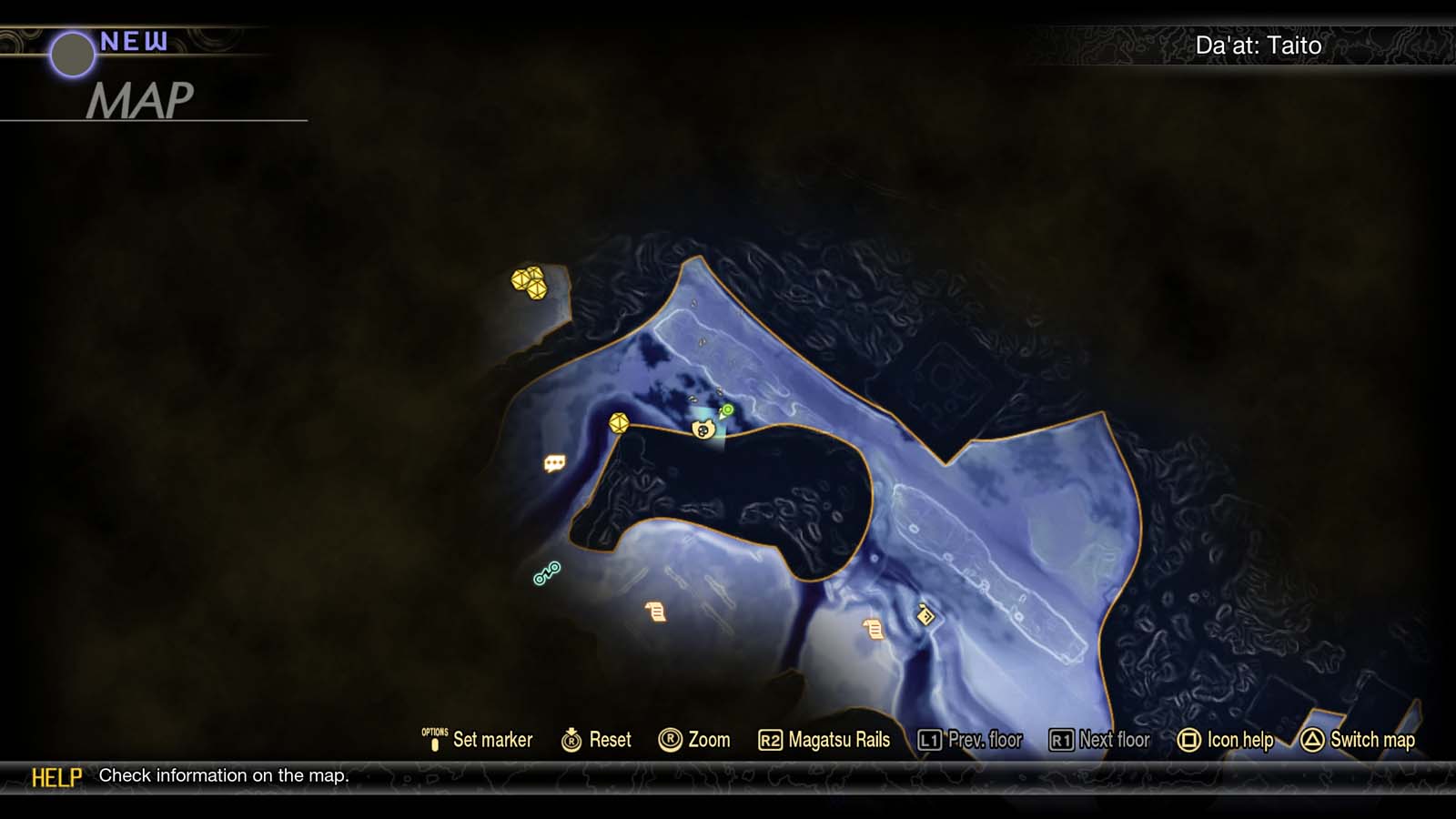This screenshot has width=1456, height=819.
Task: Click the triangle button icon for Switch map
Action: point(1310,740)
